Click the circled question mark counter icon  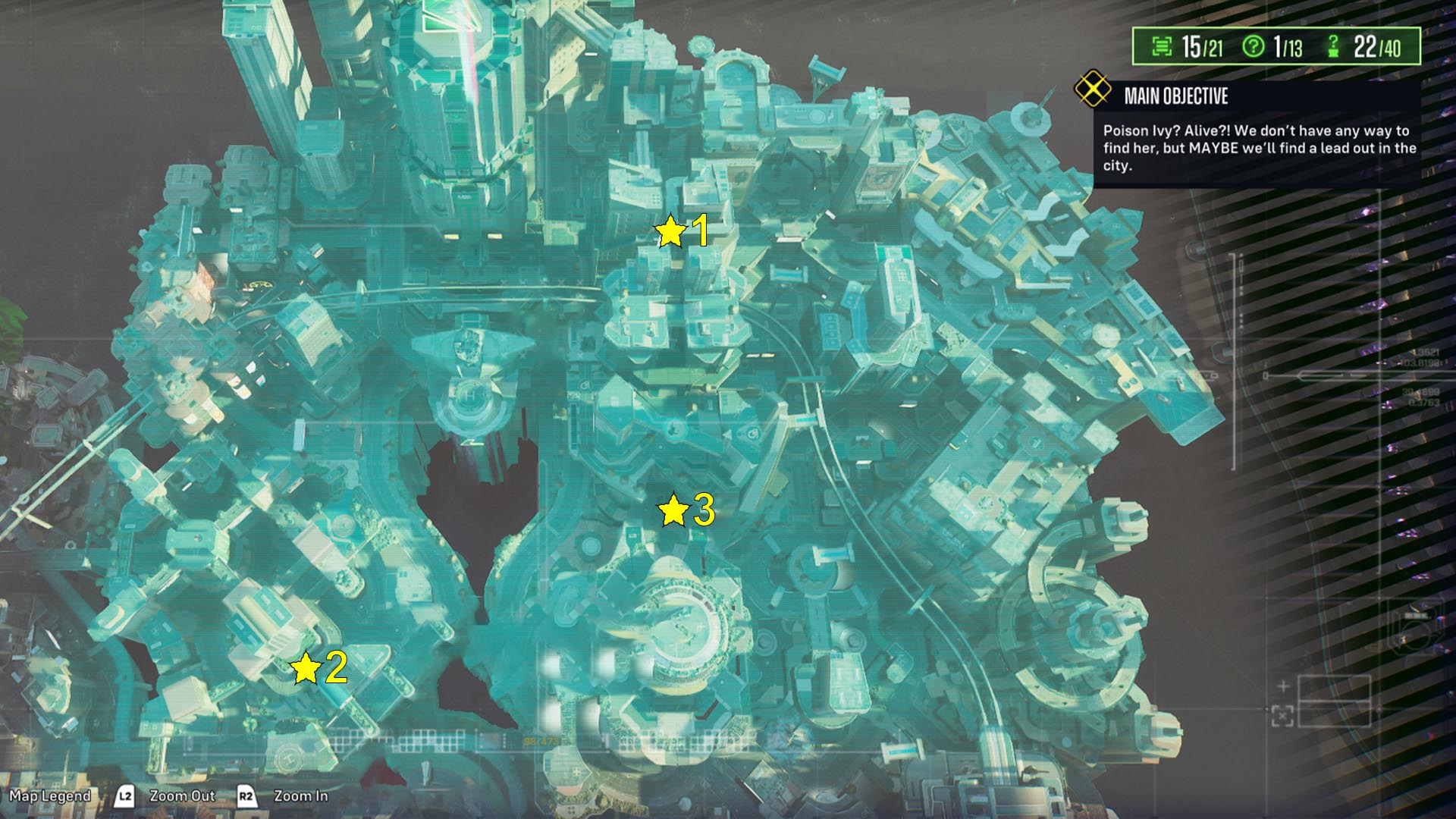(x=1253, y=48)
